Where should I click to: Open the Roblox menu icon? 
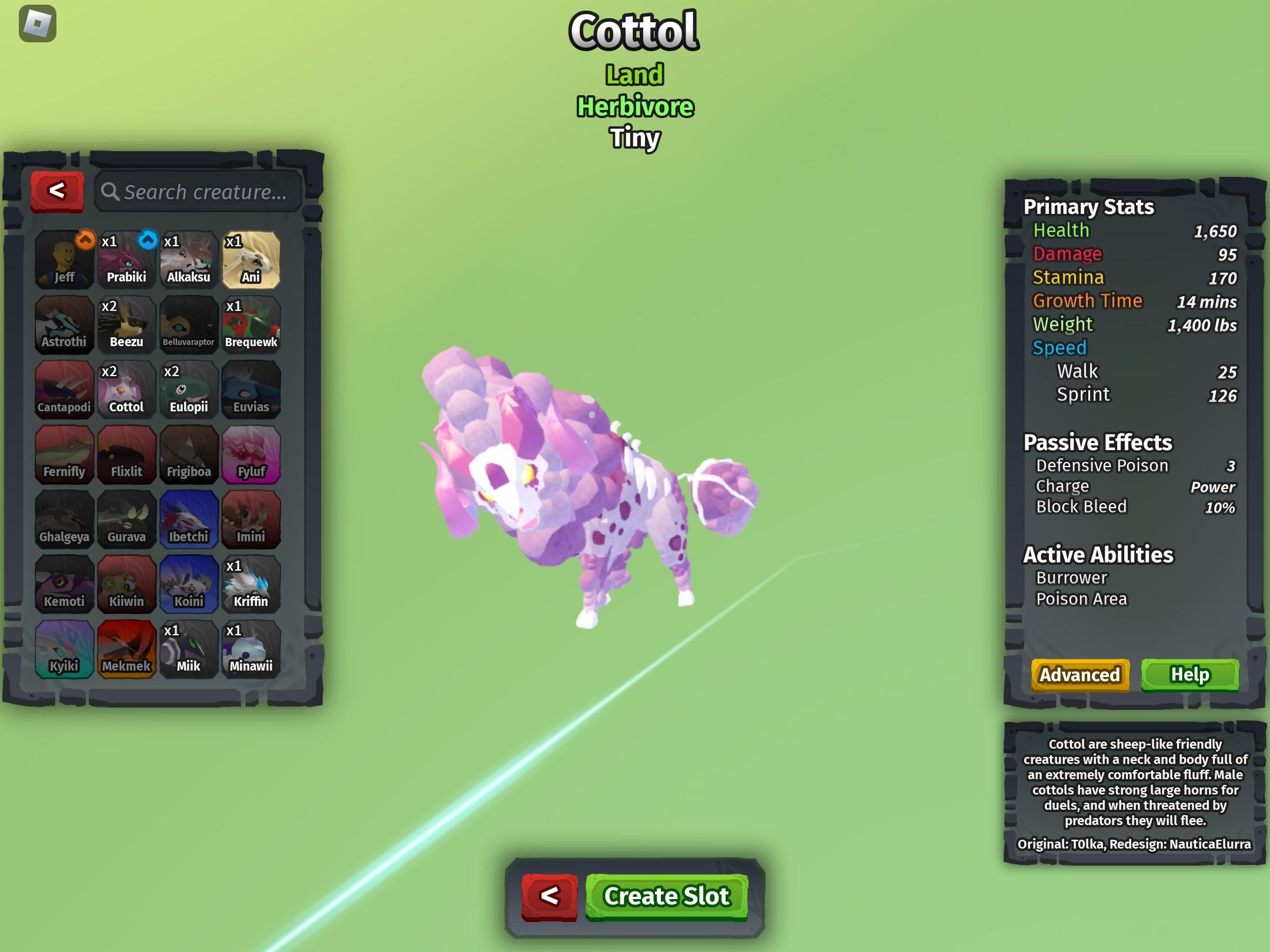point(36,25)
